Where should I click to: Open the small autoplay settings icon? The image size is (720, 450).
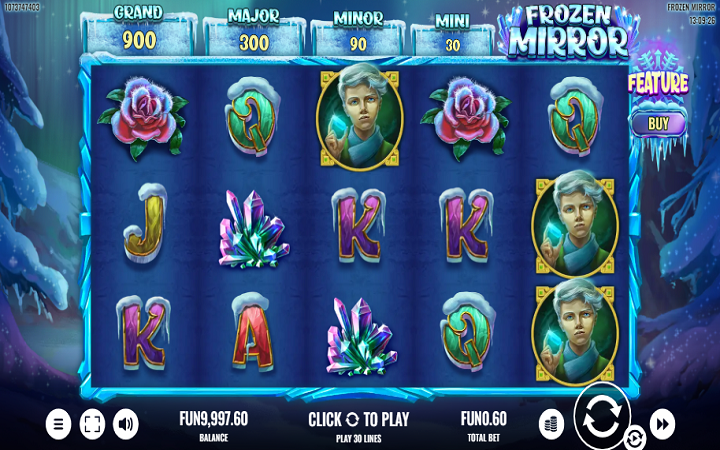(634, 438)
